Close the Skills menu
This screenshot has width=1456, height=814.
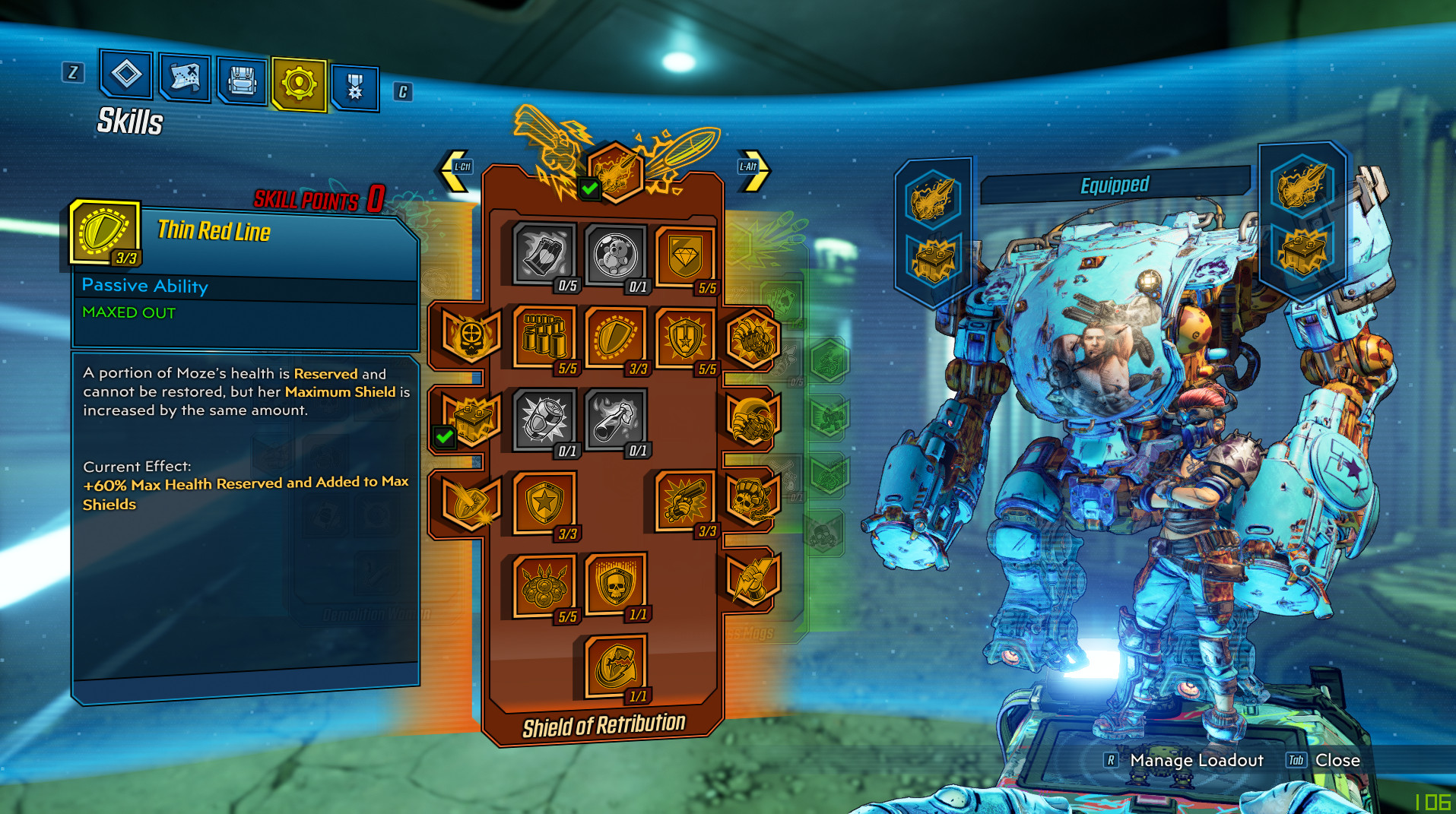[x=1337, y=760]
